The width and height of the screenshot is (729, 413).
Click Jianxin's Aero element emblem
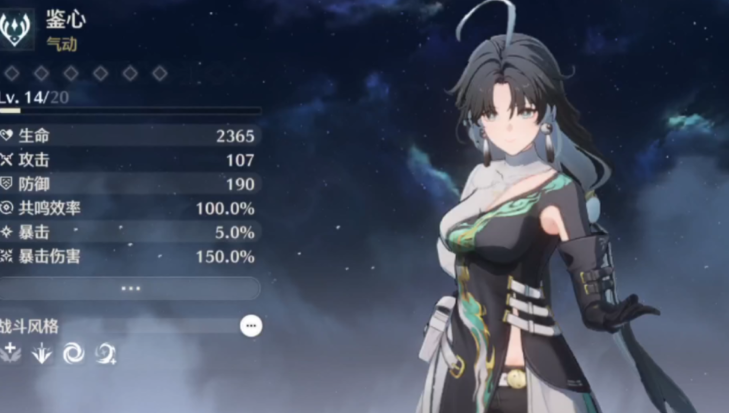pos(17,29)
